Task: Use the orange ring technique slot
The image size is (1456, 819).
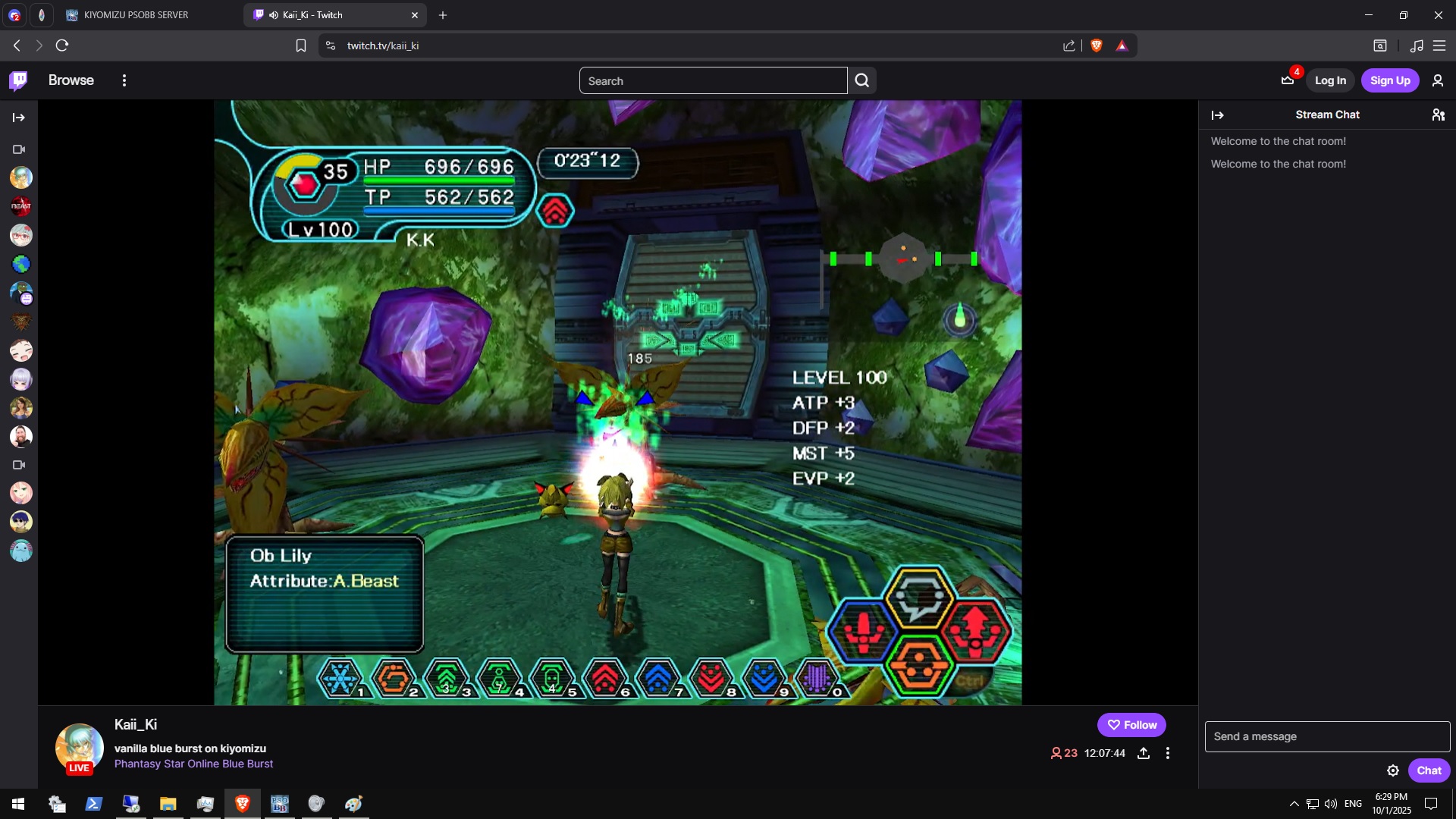Action: pos(394,678)
